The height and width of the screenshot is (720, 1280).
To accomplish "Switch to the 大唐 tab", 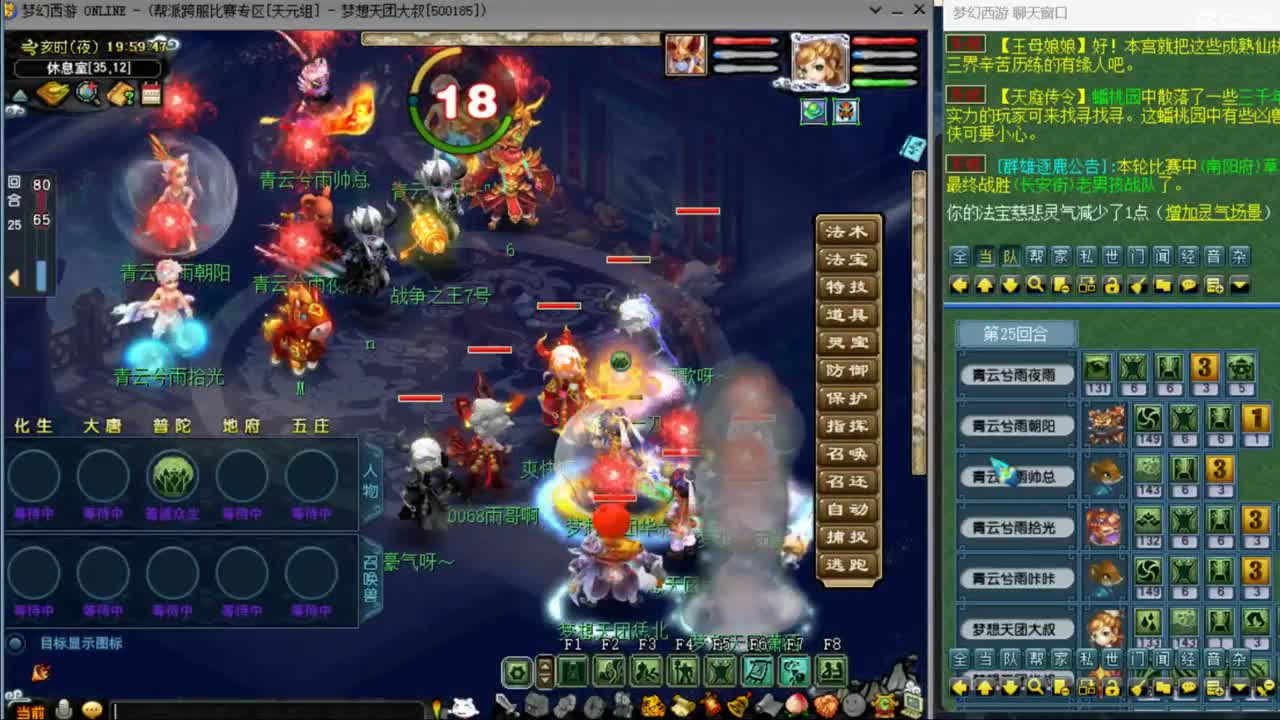I will coord(104,424).
